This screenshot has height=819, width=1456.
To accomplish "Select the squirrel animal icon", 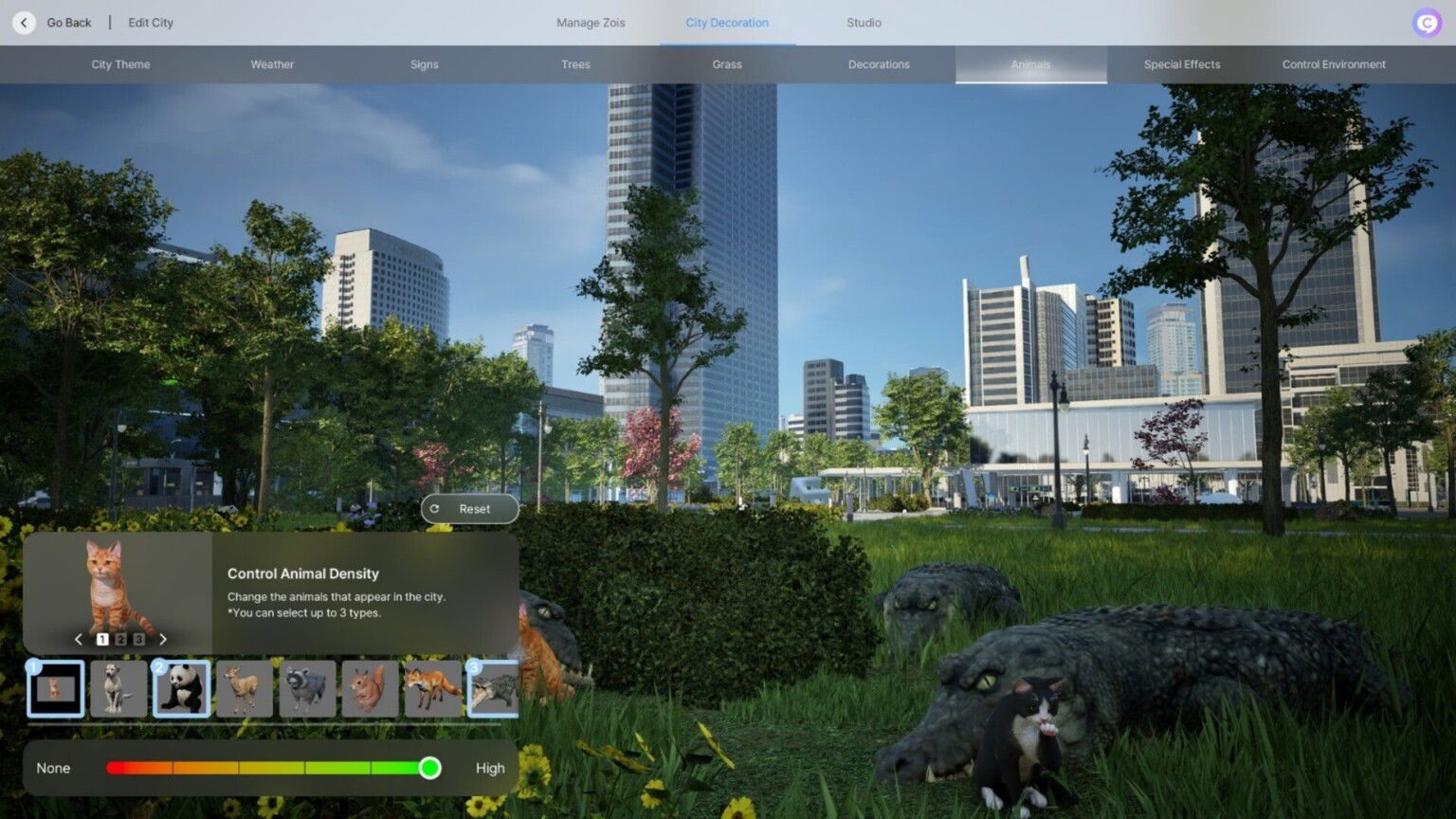I will [370, 689].
